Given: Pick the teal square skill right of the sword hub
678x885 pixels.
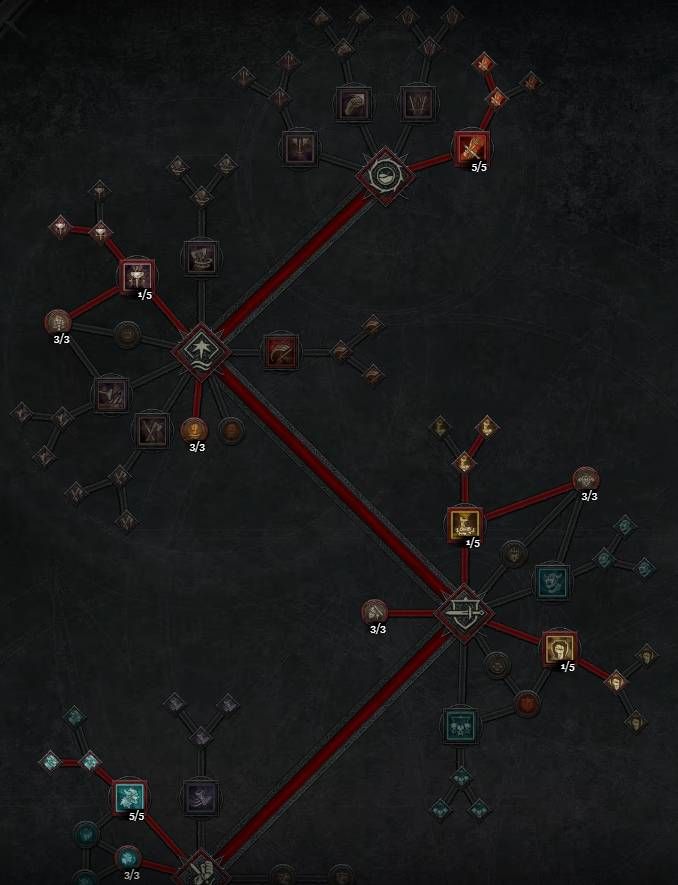Looking at the screenshot, I should (551, 580).
